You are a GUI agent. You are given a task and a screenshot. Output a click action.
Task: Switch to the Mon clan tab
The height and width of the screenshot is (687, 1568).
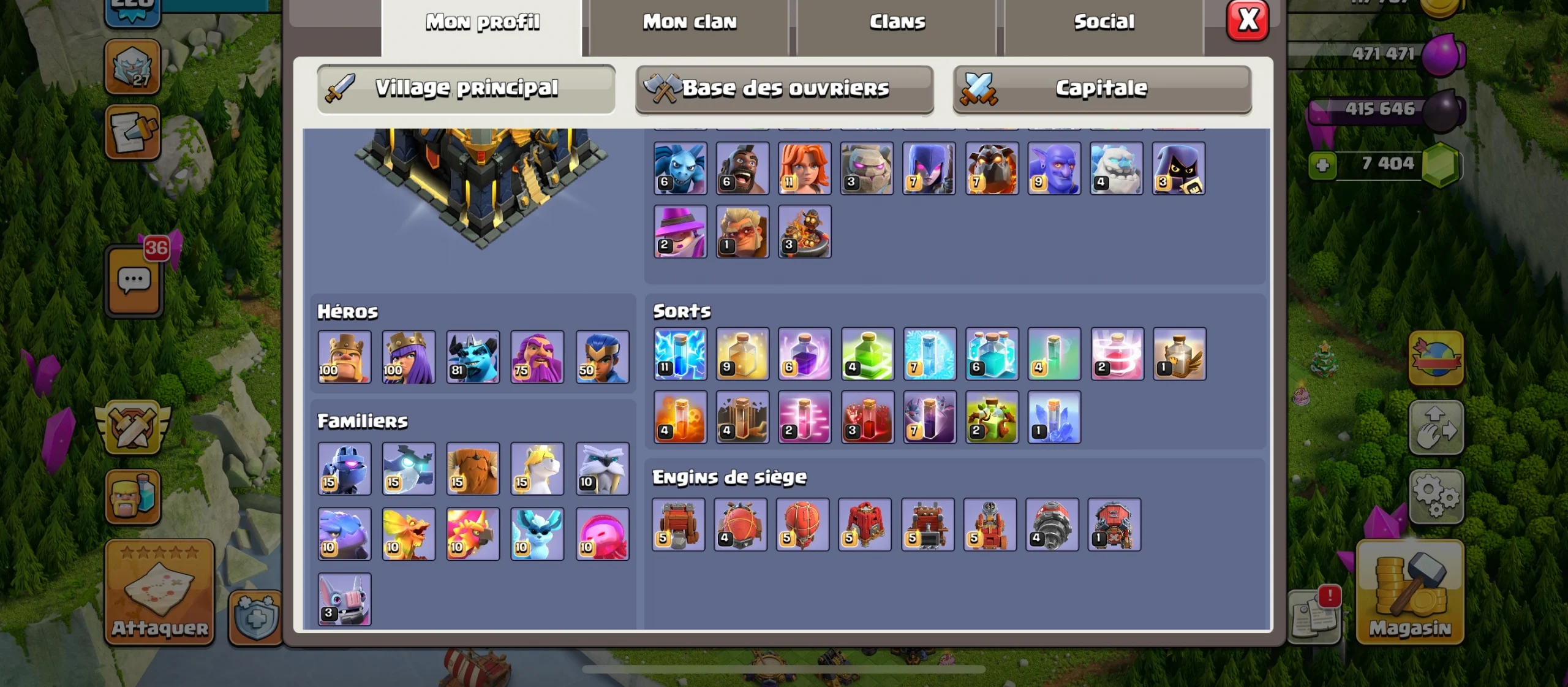click(689, 21)
